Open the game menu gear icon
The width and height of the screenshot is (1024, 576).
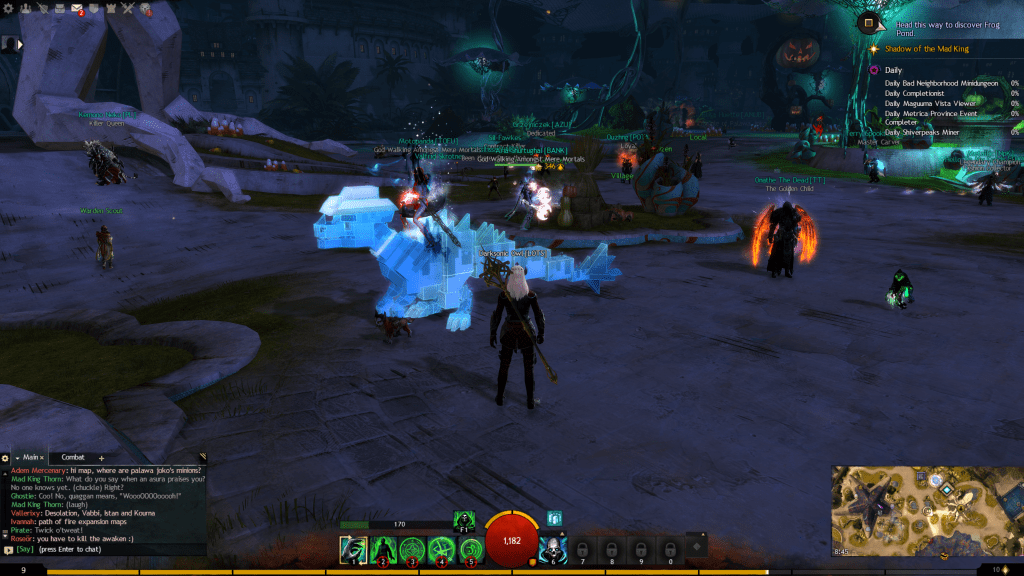pyautogui.click(x=7, y=8)
